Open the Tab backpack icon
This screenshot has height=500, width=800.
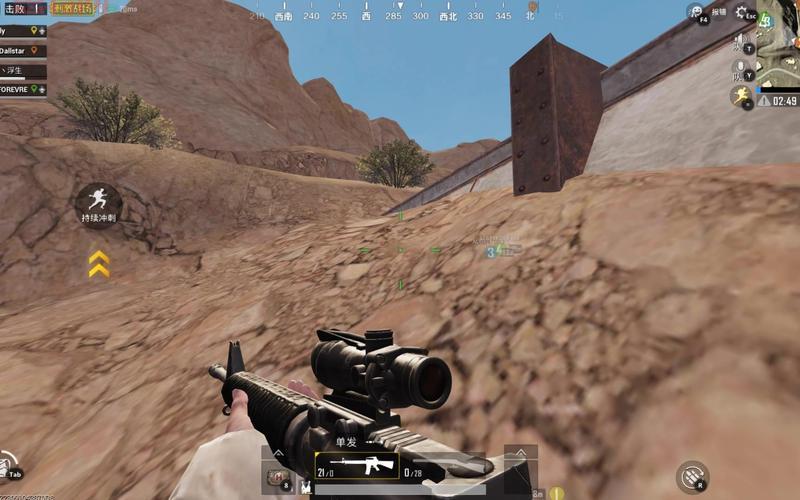pyautogui.click(x=9, y=467)
